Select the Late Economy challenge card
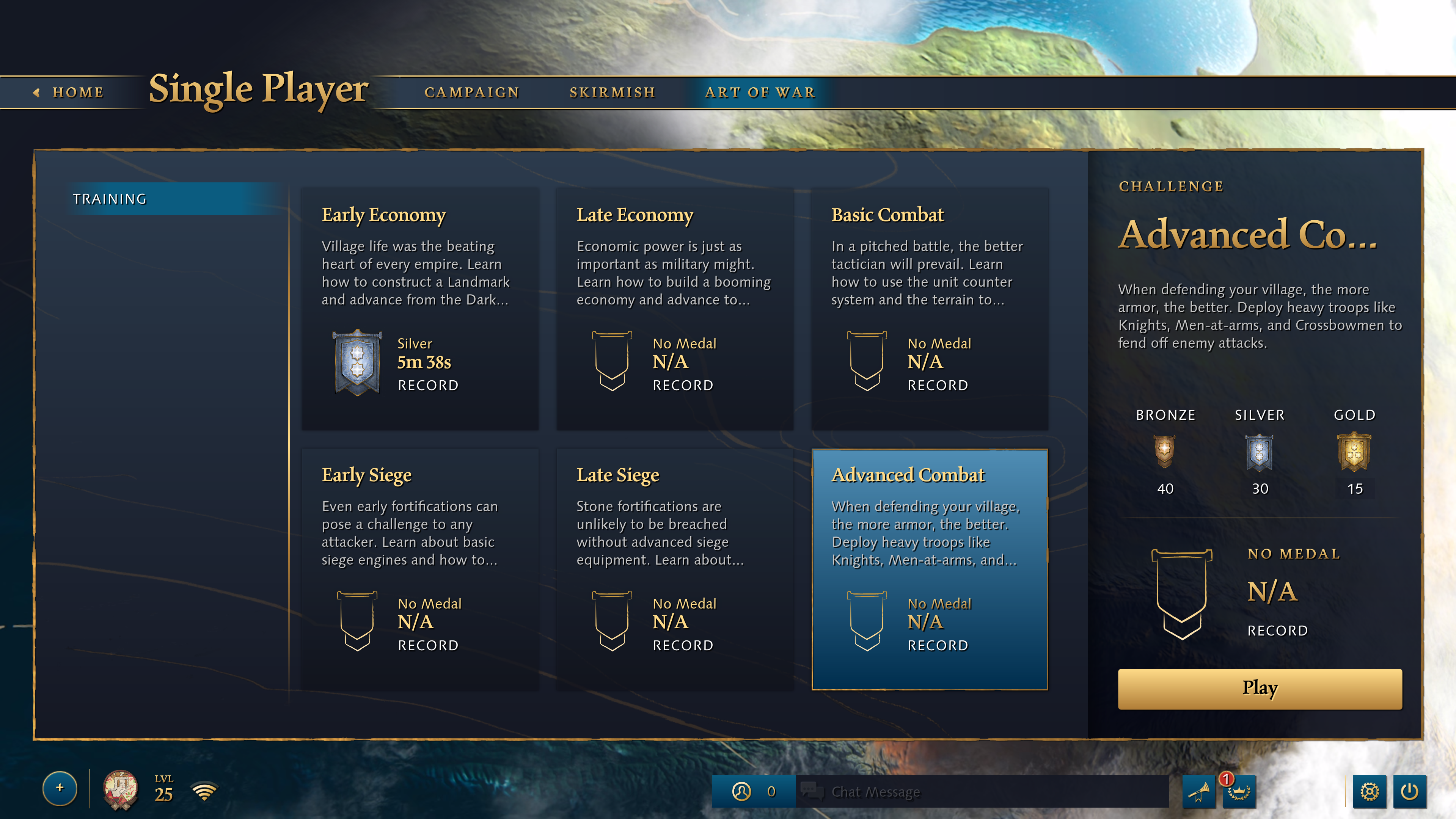1456x819 pixels. point(675,308)
